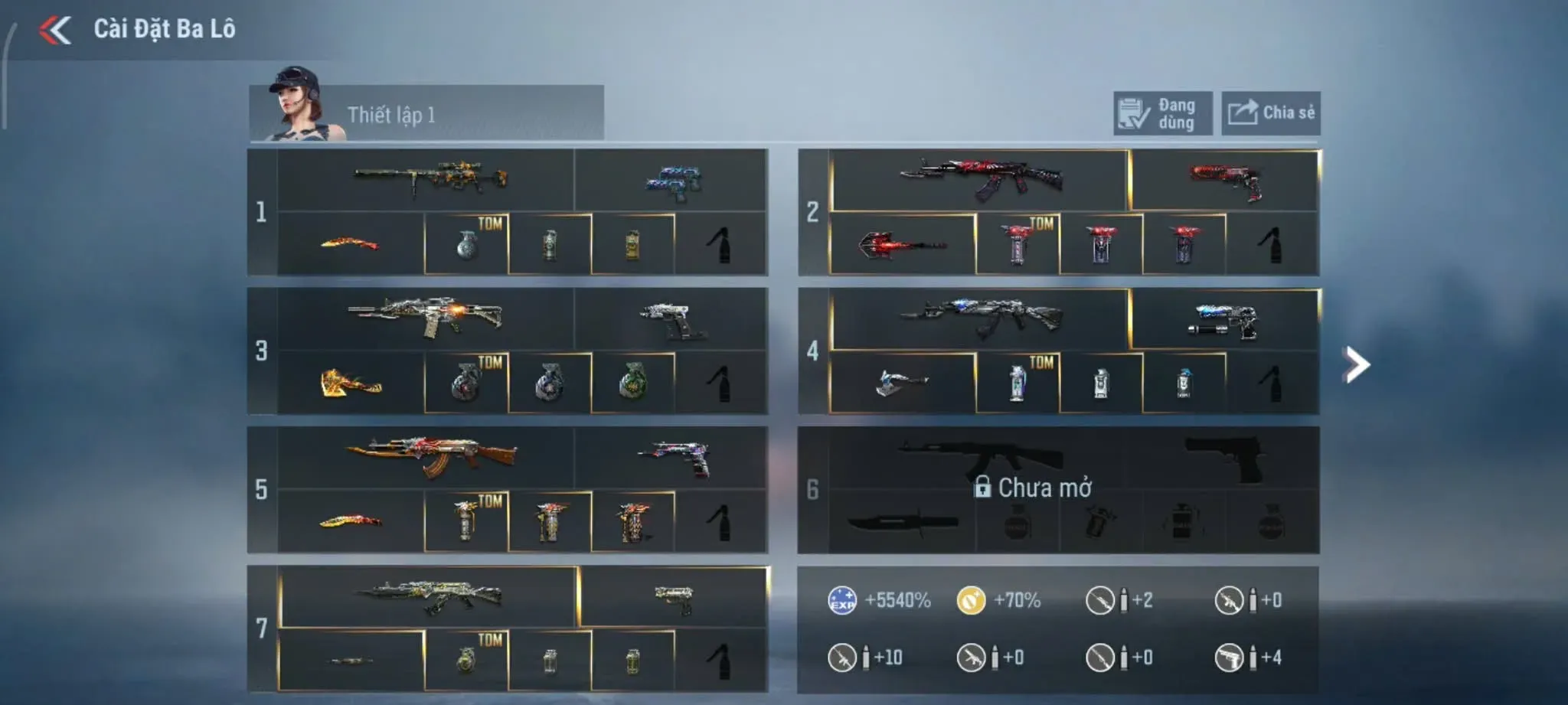Select the wooden AK-47 in backpack 5

pyautogui.click(x=430, y=455)
